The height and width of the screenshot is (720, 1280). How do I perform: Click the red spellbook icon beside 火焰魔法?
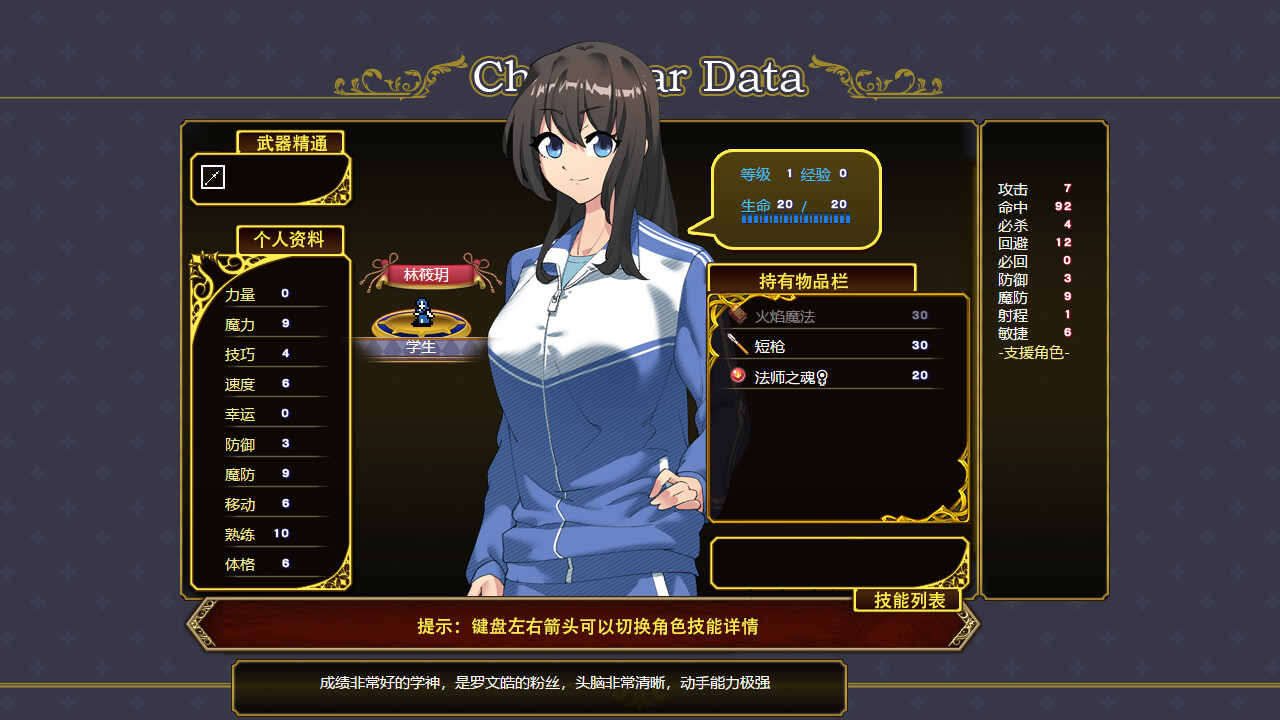pos(739,315)
